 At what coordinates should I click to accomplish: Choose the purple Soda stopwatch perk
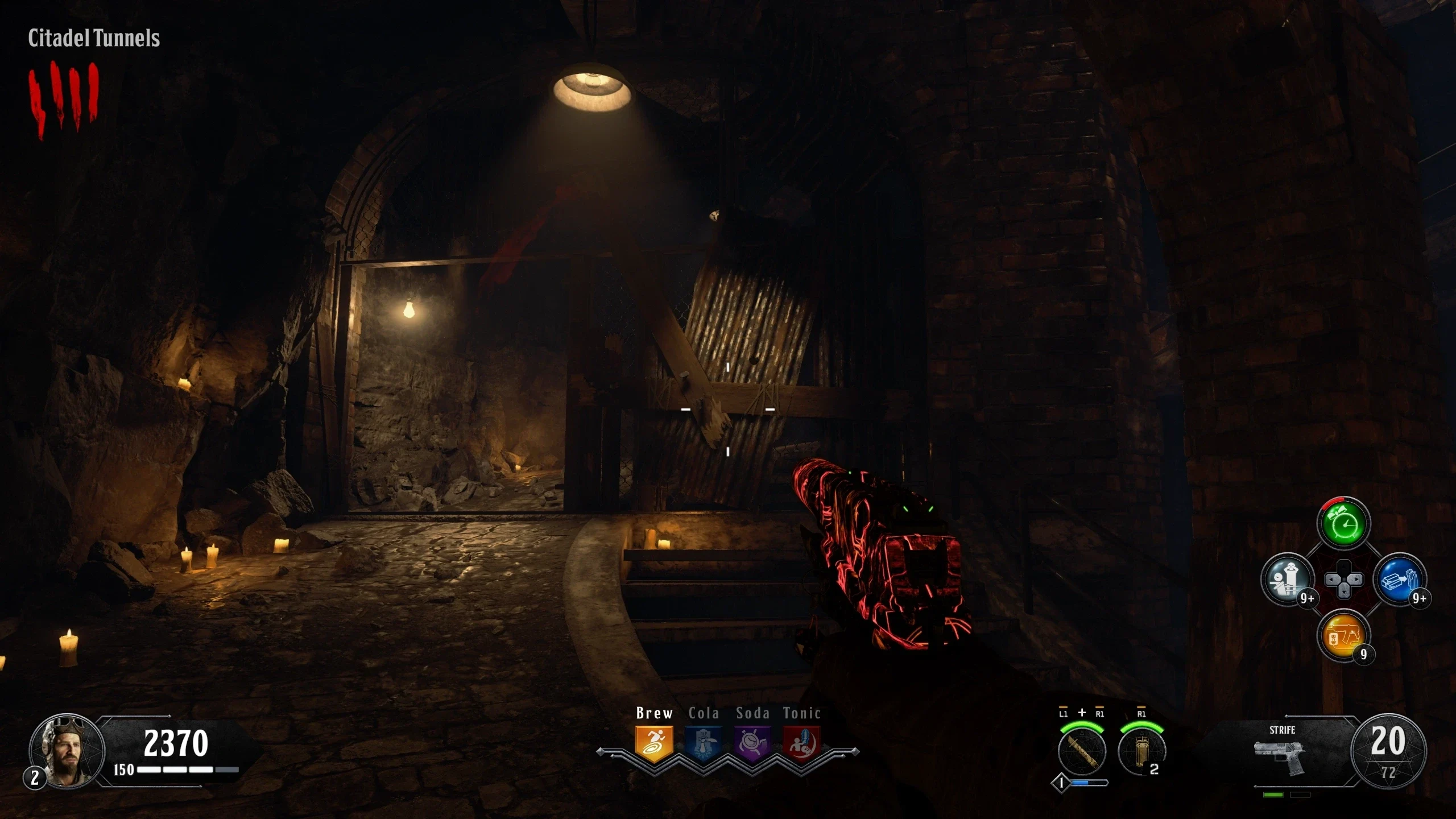pos(752,743)
